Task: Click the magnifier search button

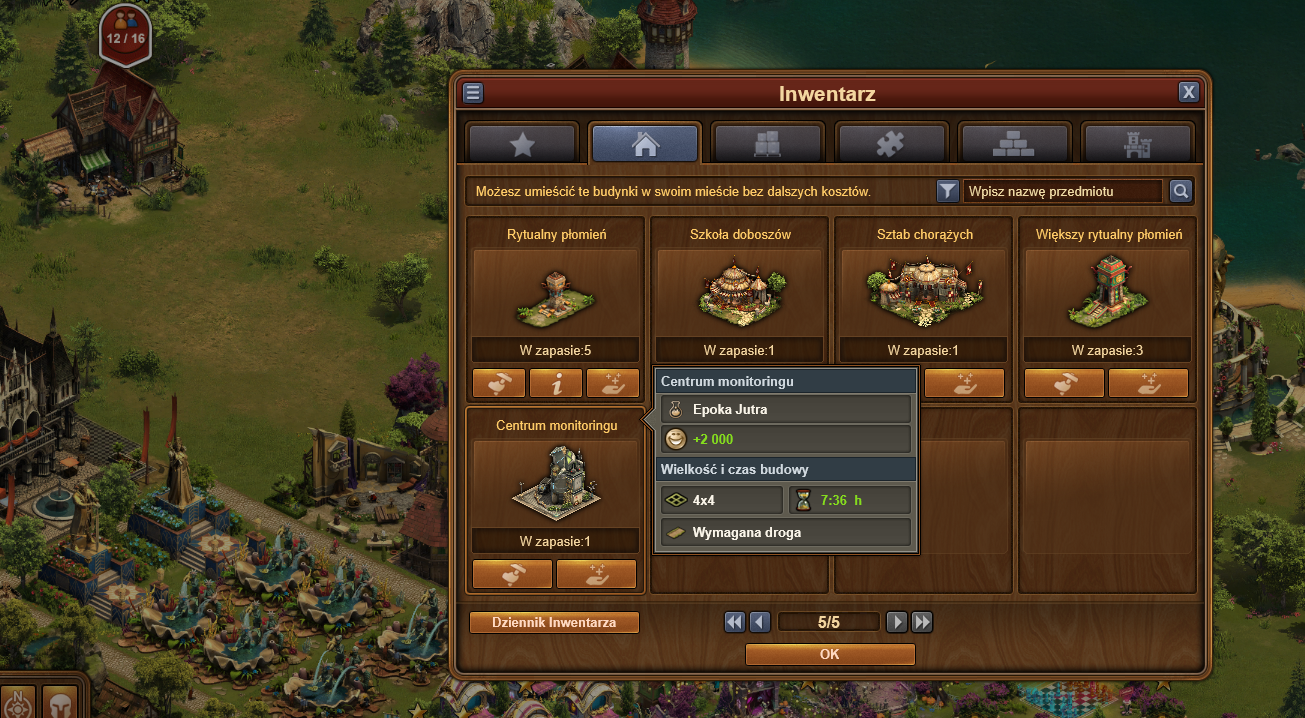Action: (x=1181, y=191)
